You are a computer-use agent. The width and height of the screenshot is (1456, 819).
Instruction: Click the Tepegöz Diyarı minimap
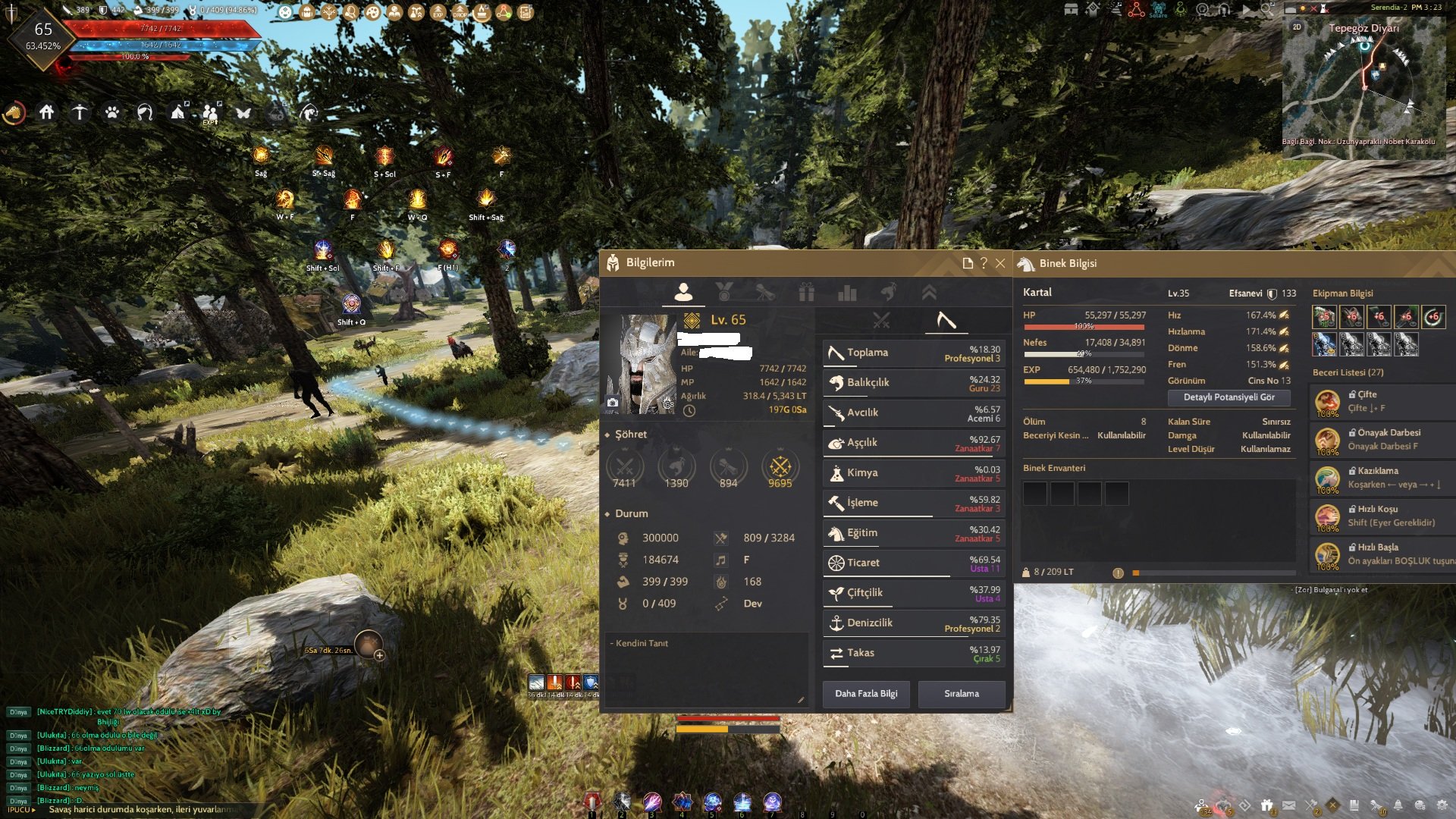(1363, 83)
